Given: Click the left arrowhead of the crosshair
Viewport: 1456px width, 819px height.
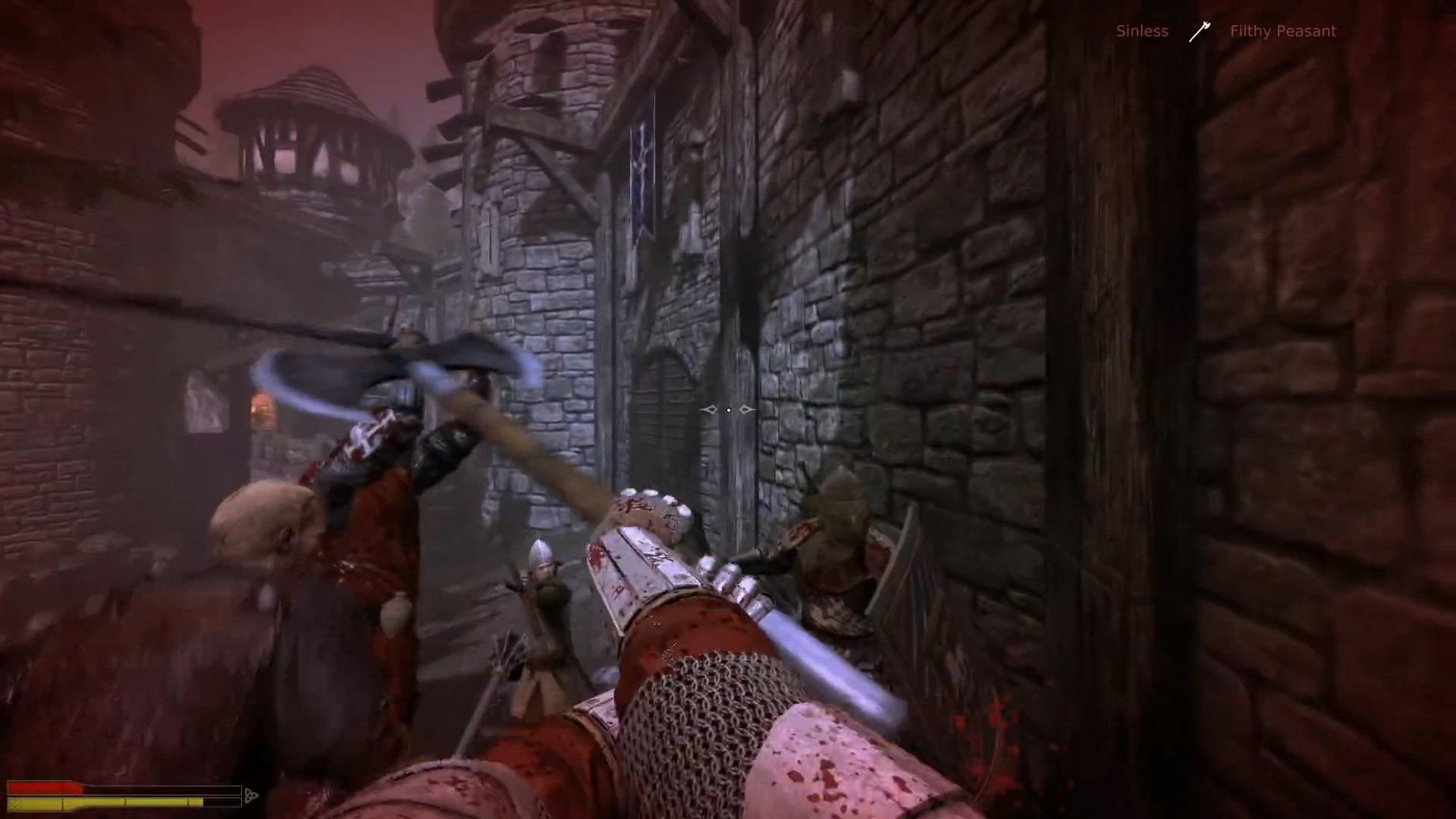Looking at the screenshot, I should (711, 409).
